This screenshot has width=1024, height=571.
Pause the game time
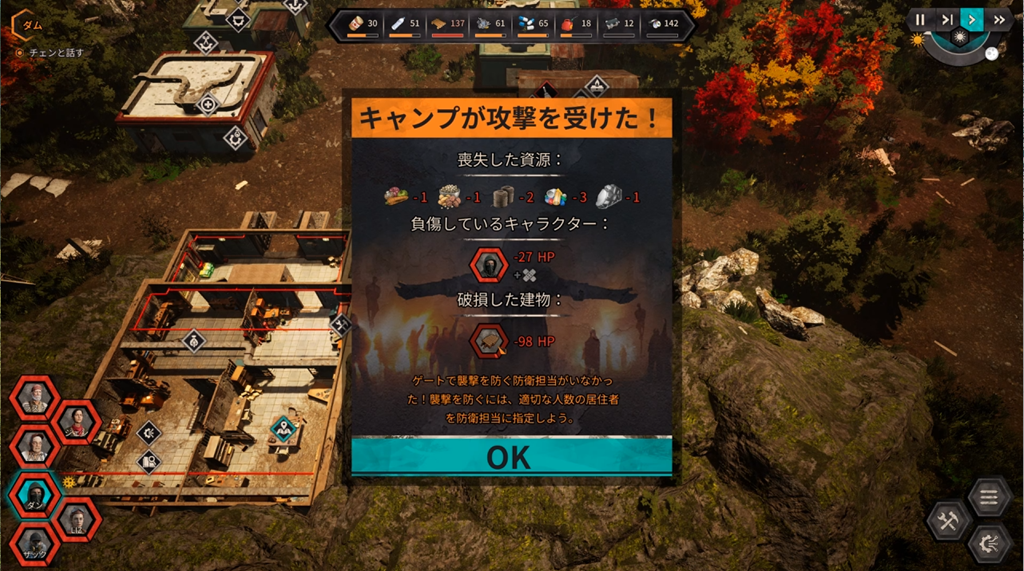[920, 19]
